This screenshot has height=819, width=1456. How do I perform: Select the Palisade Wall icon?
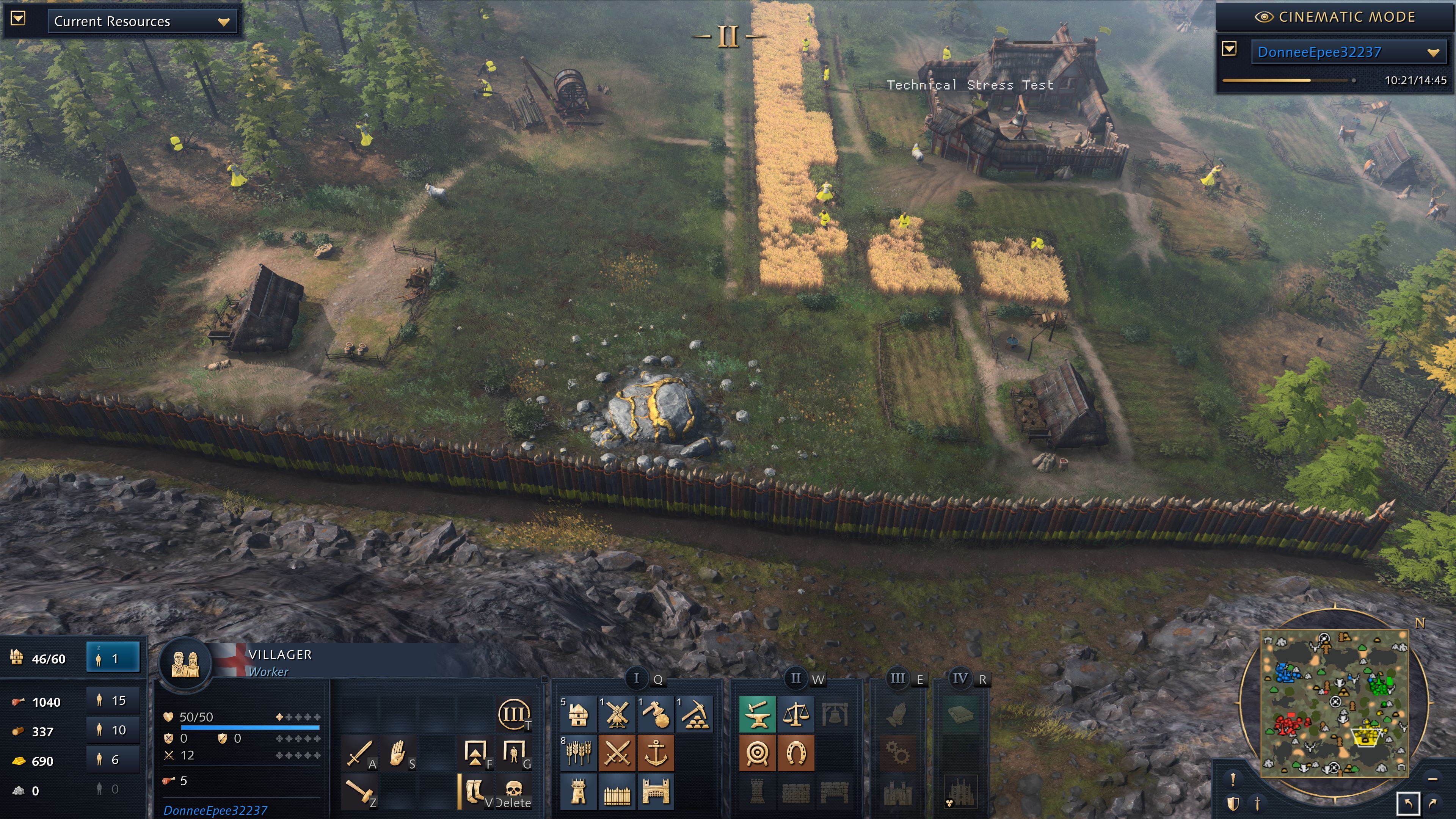tap(617, 791)
